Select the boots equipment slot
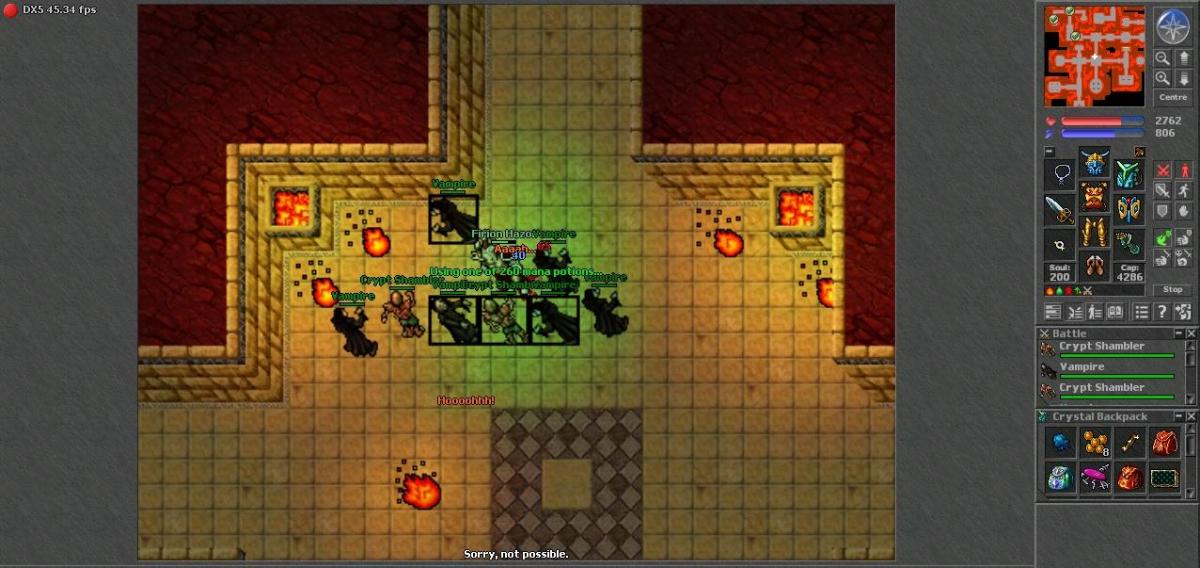The height and width of the screenshot is (568, 1200). click(x=1095, y=266)
